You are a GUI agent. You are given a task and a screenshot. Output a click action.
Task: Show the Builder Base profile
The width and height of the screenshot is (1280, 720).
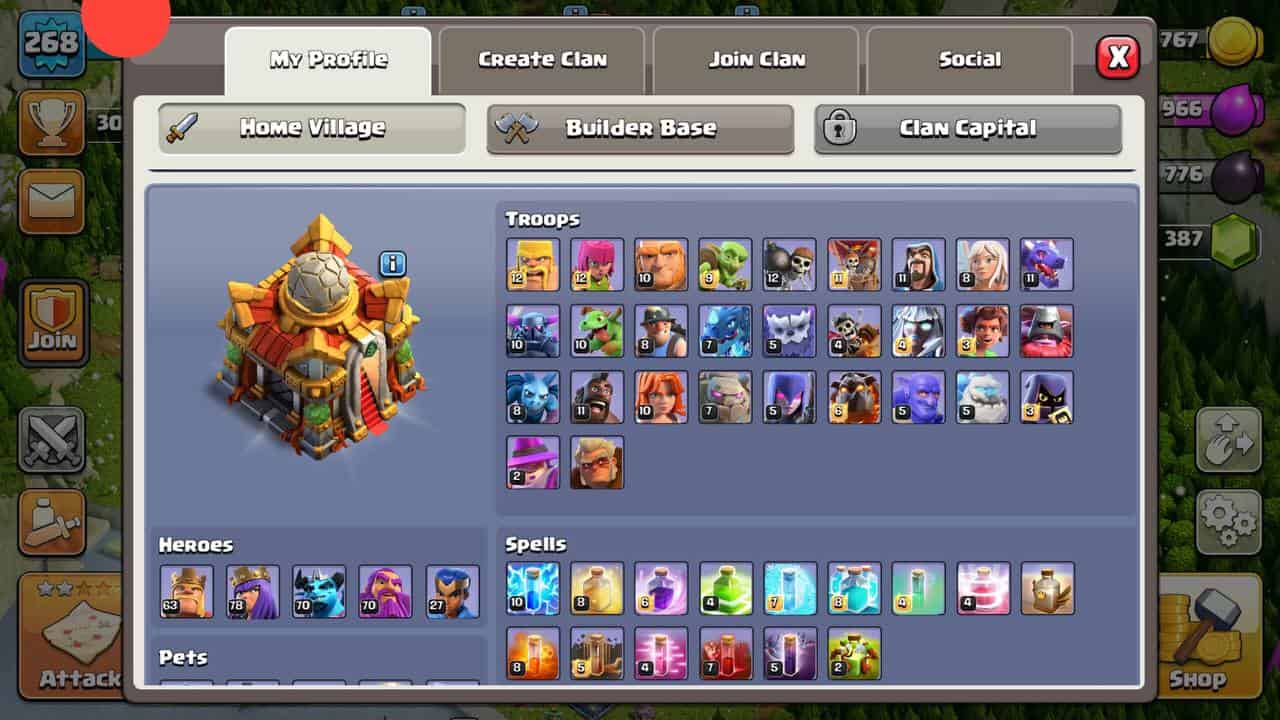(640, 129)
